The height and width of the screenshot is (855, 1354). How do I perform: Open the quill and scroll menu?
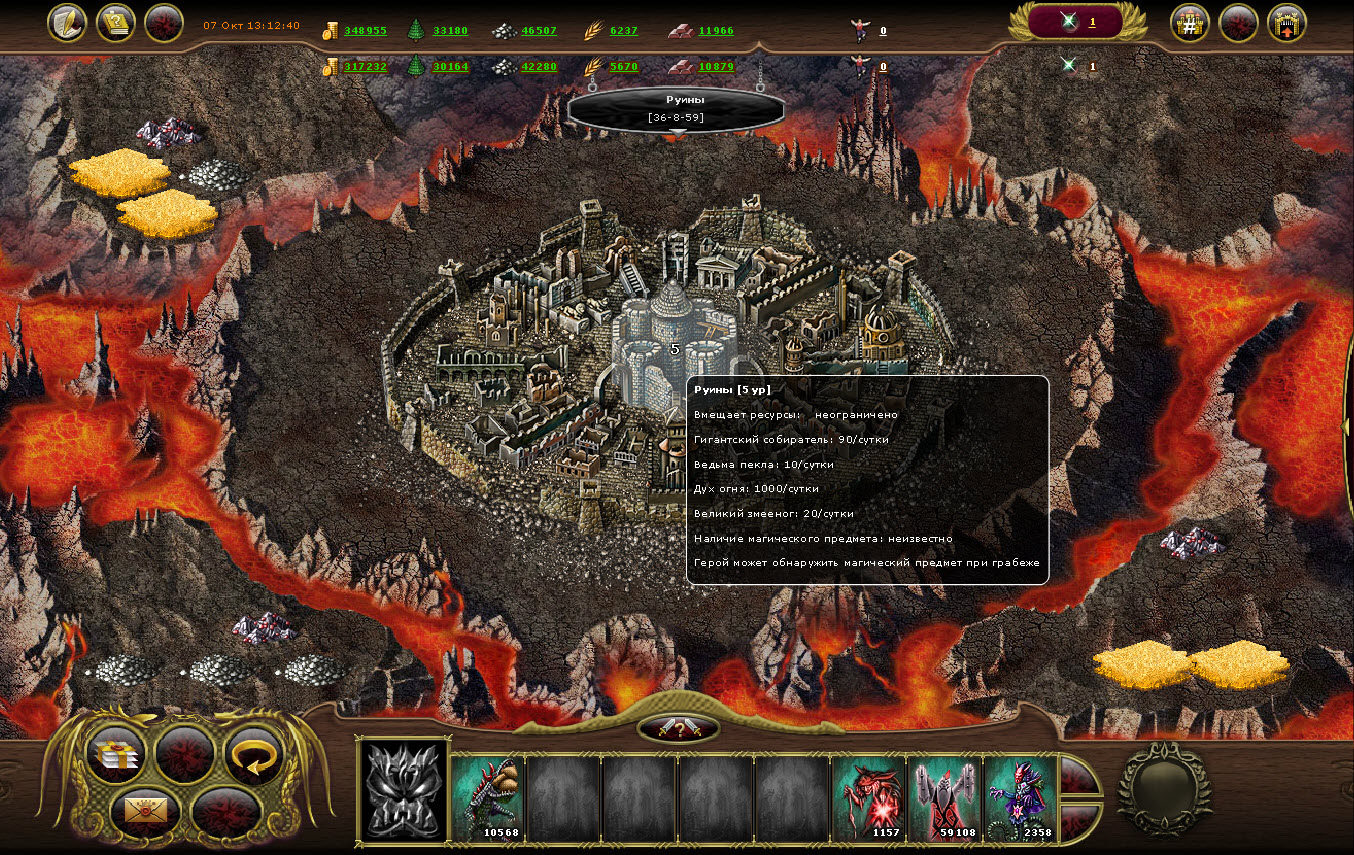pyautogui.click(x=67, y=23)
